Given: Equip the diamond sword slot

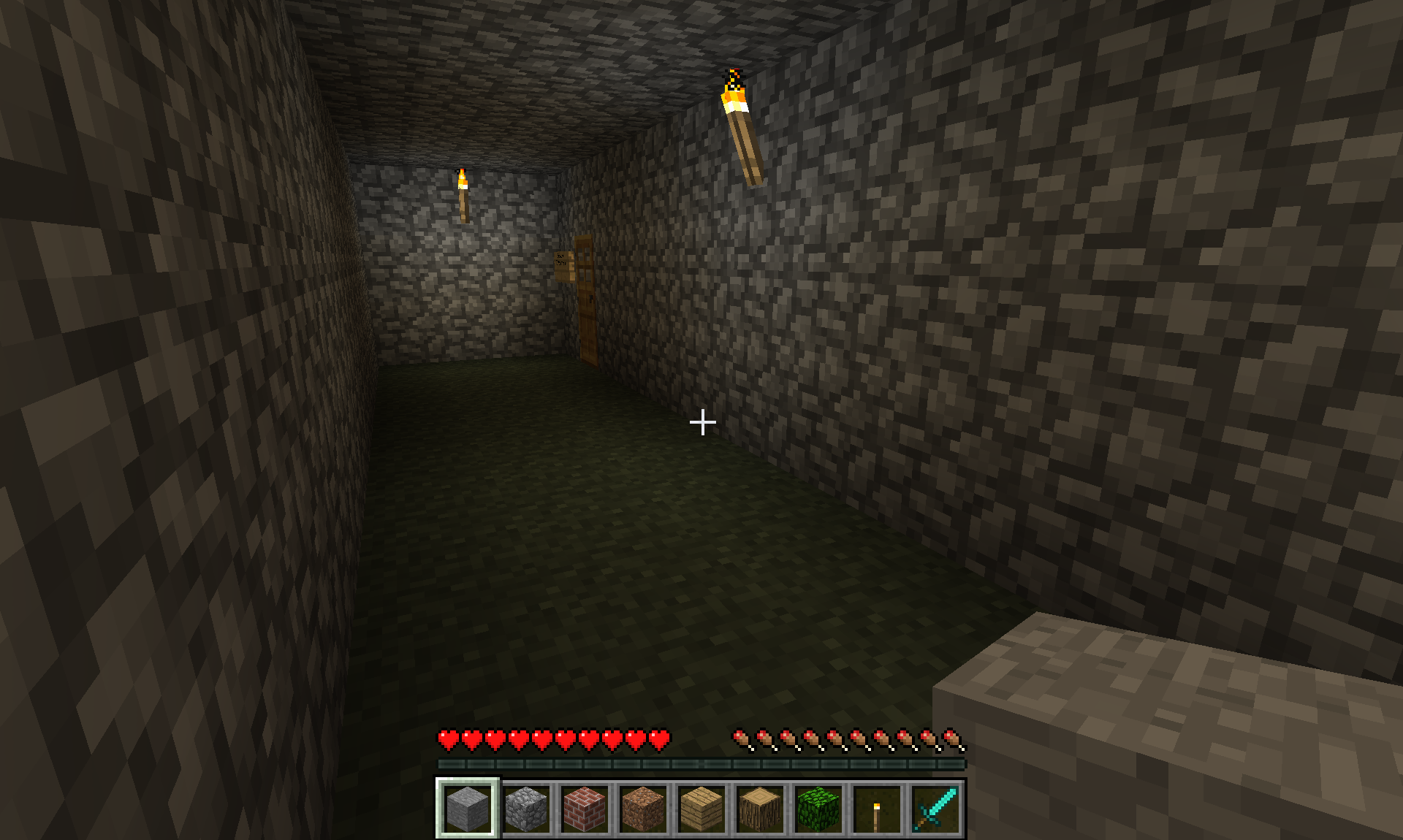Looking at the screenshot, I should (935, 808).
